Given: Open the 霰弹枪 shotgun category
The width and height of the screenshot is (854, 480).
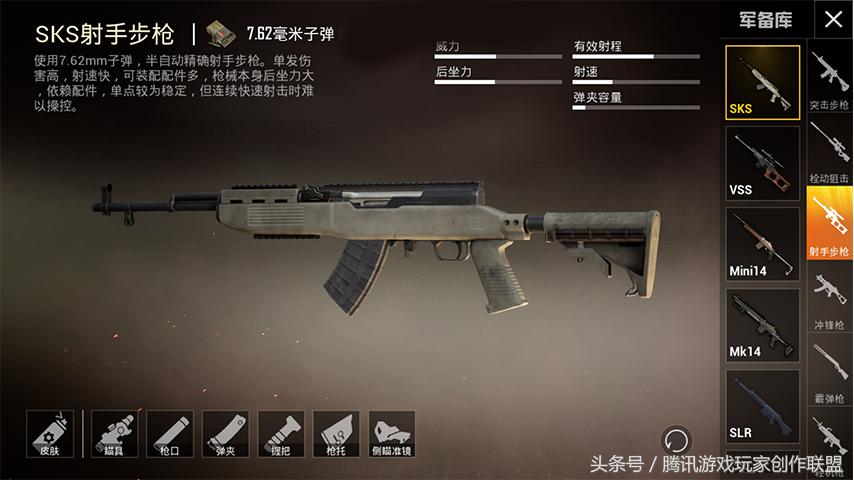Looking at the screenshot, I should [x=829, y=372].
